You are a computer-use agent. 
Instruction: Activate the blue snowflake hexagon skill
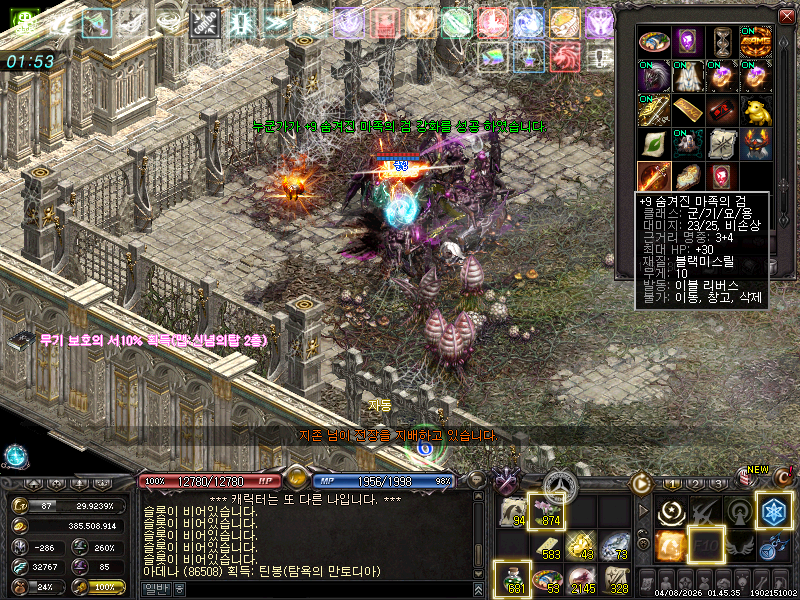[x=773, y=509]
